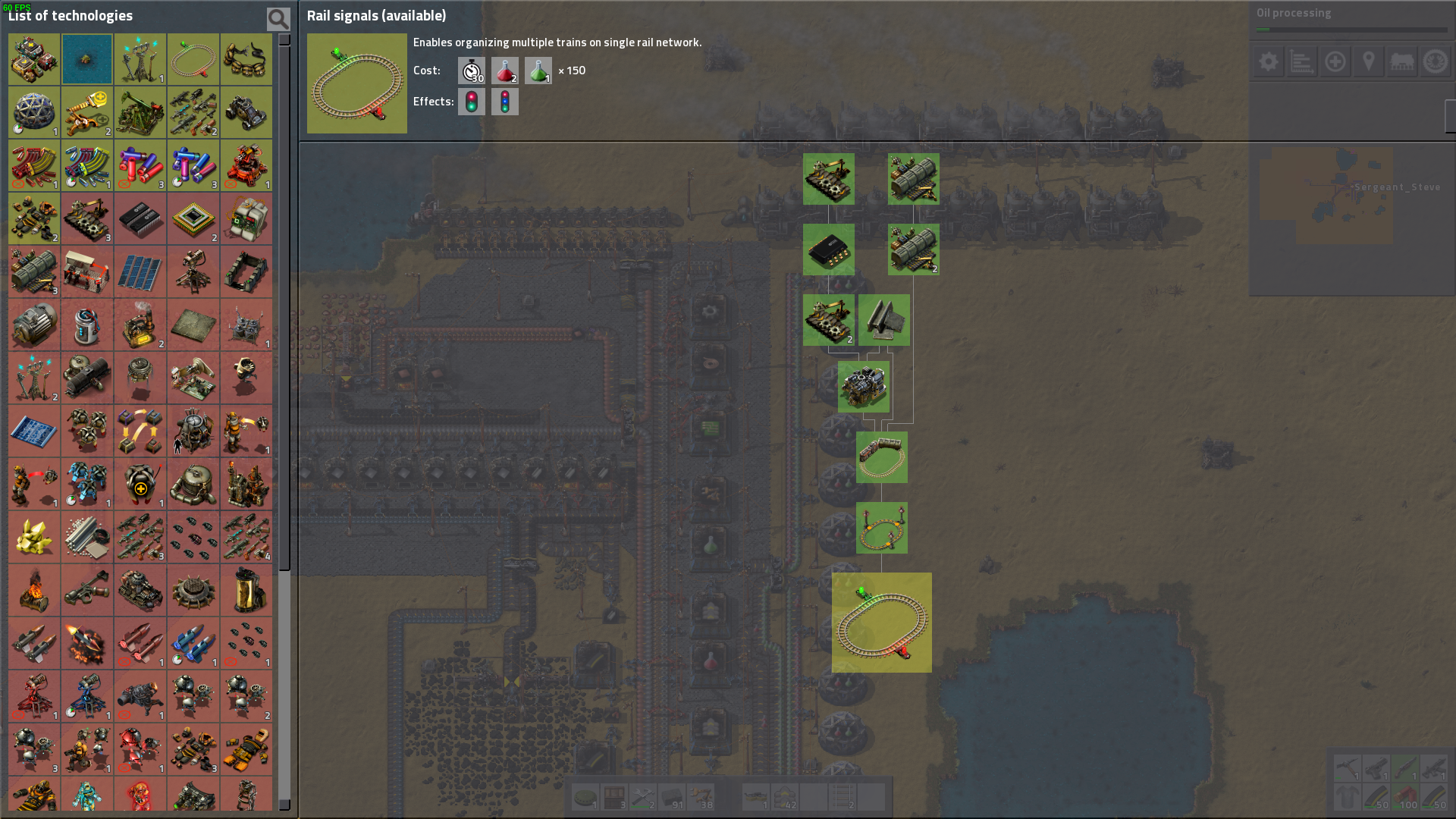Select the stone wall technology
Image resolution: width=1456 pixels, height=819 pixels.
[246, 271]
